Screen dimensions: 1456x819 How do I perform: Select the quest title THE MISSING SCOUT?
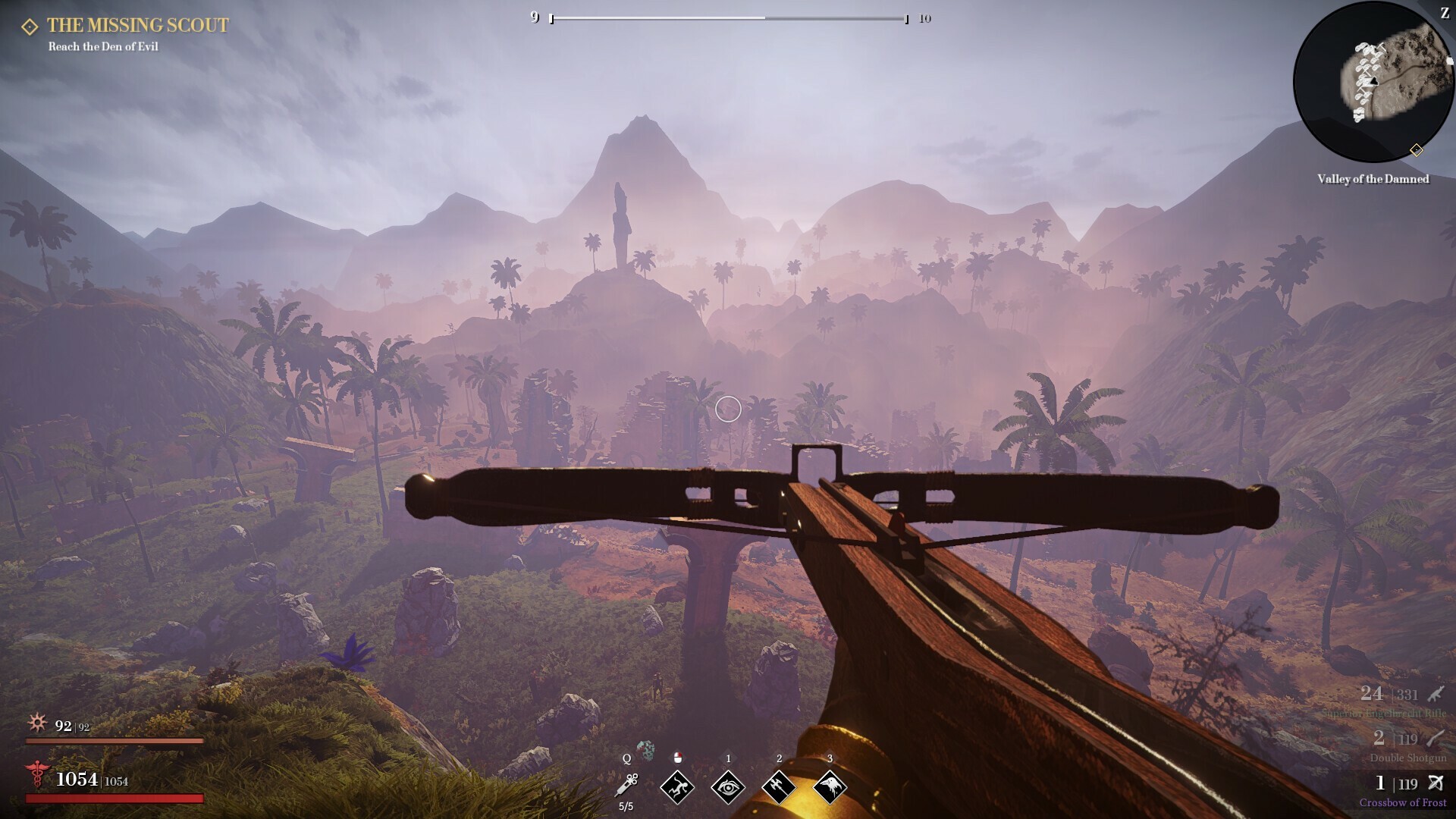coord(136,24)
